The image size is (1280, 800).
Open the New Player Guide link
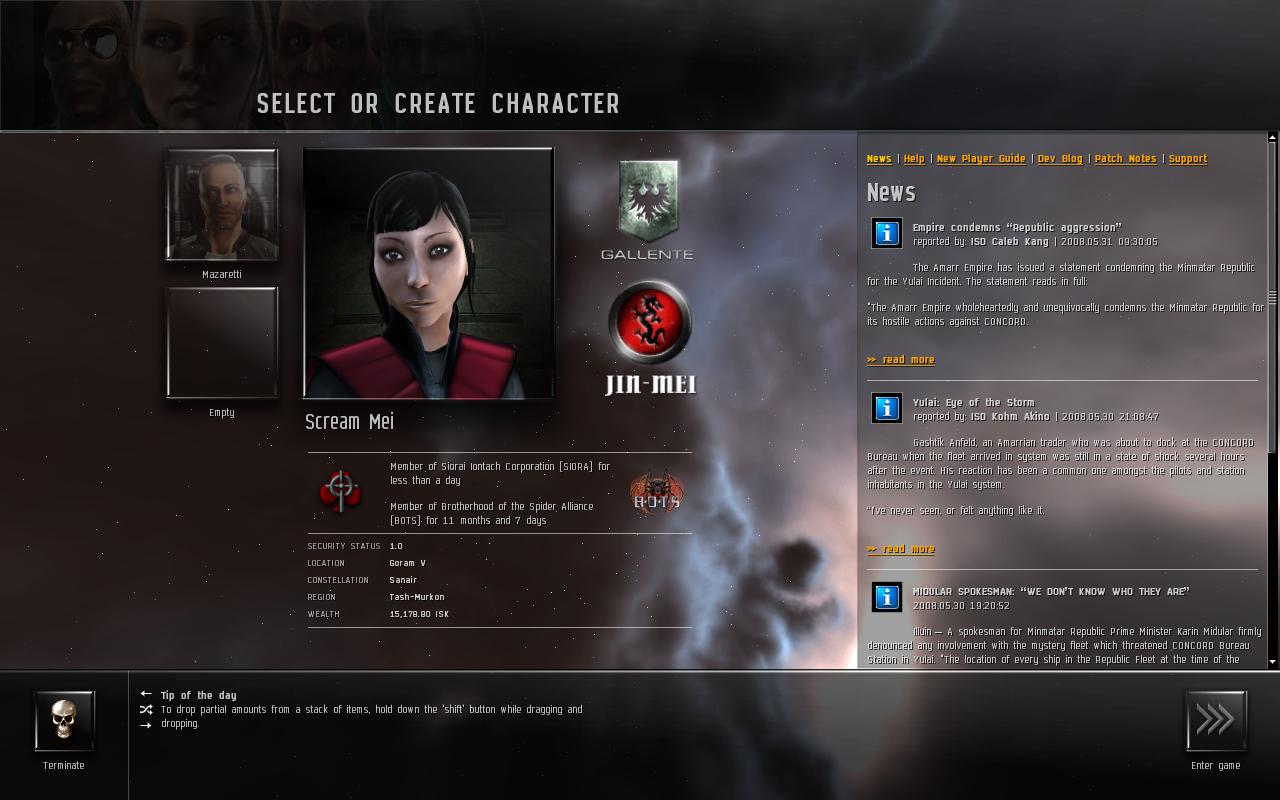click(x=980, y=159)
